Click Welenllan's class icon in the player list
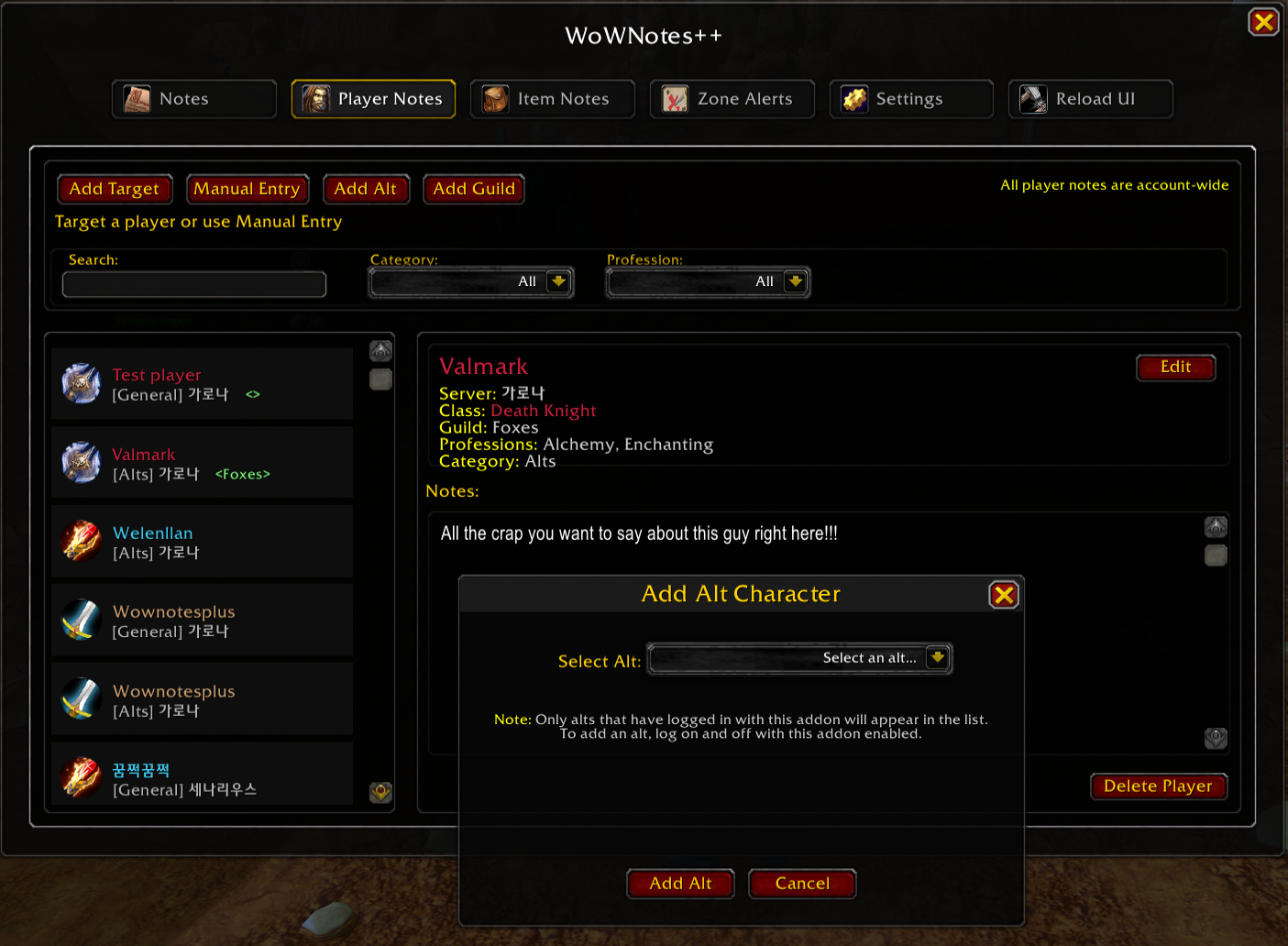Screen dimensions: 1288x946 click(81, 541)
